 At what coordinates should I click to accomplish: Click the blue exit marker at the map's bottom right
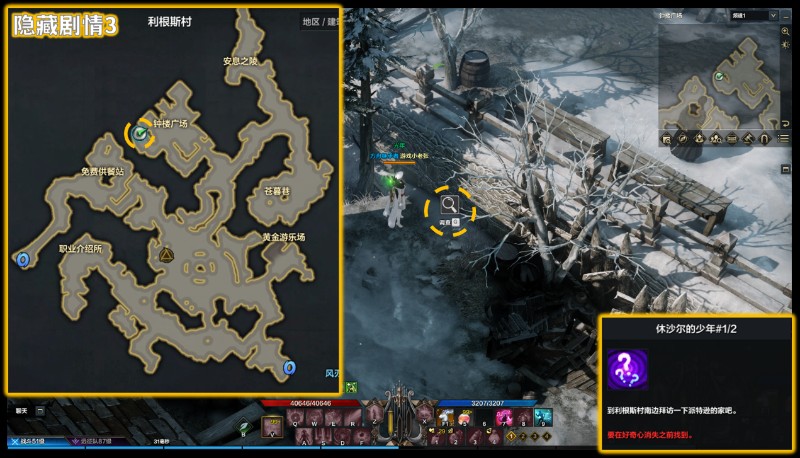pos(290,368)
